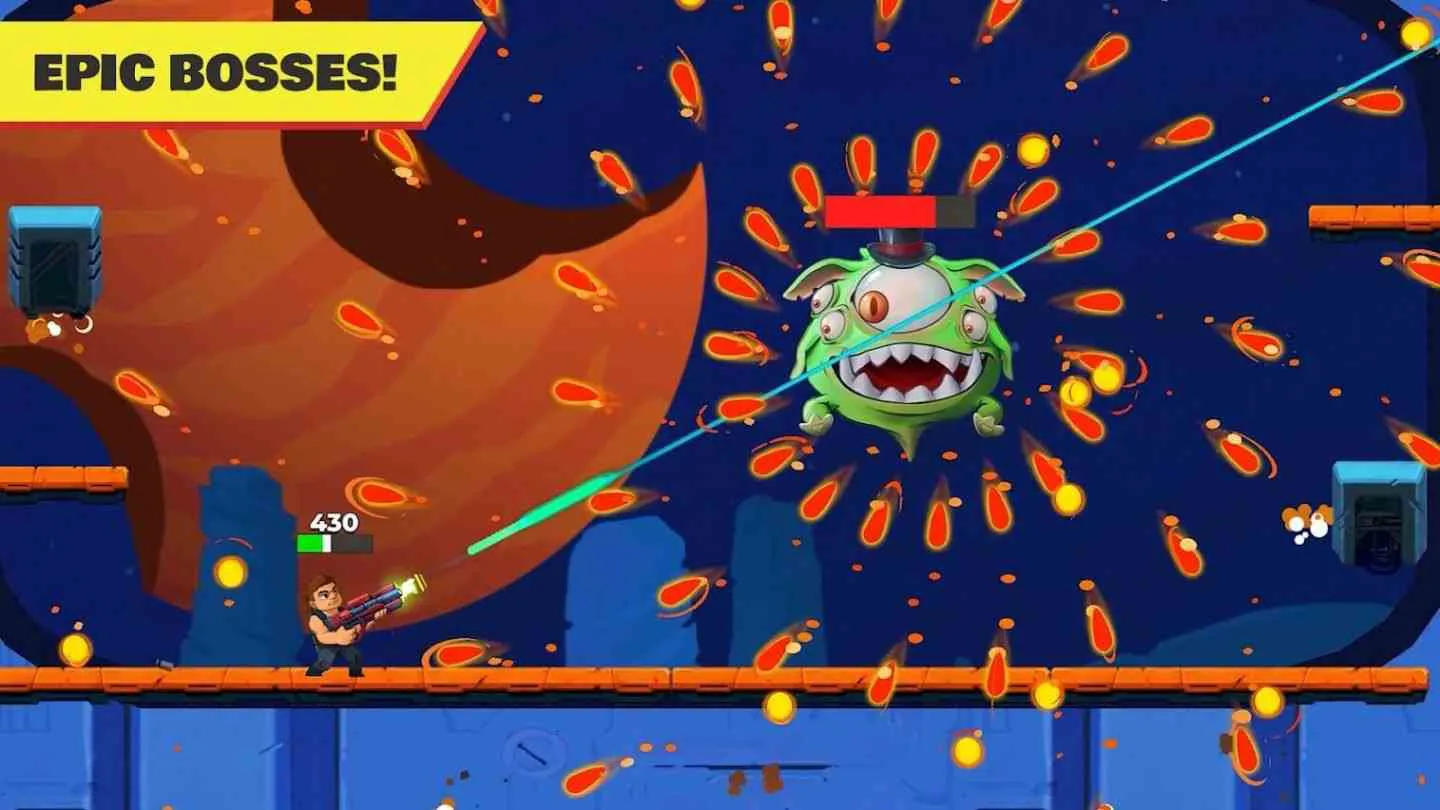
Task: Select the green boss monster
Action: [900, 340]
